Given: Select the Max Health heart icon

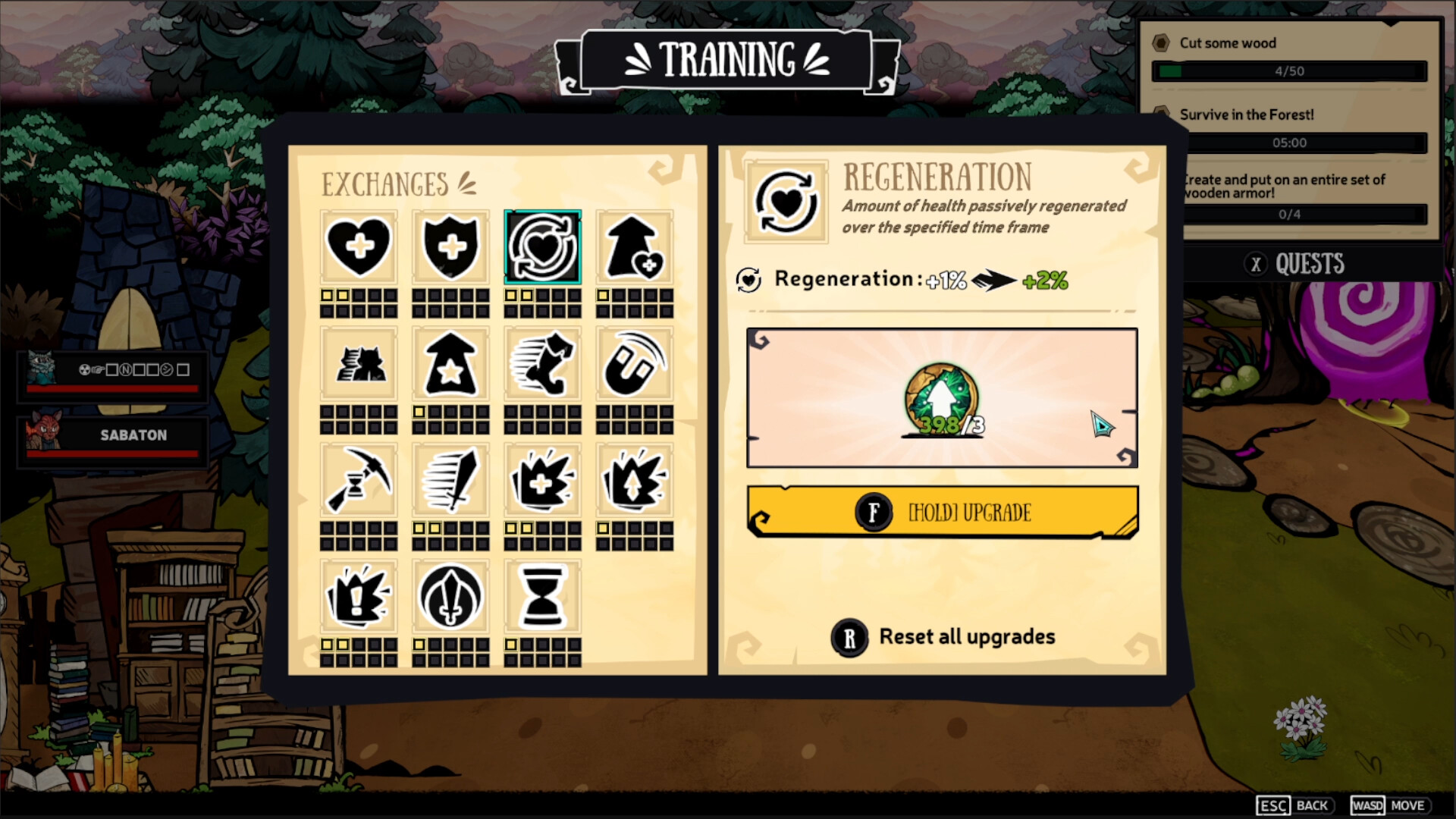Looking at the screenshot, I should [358, 246].
